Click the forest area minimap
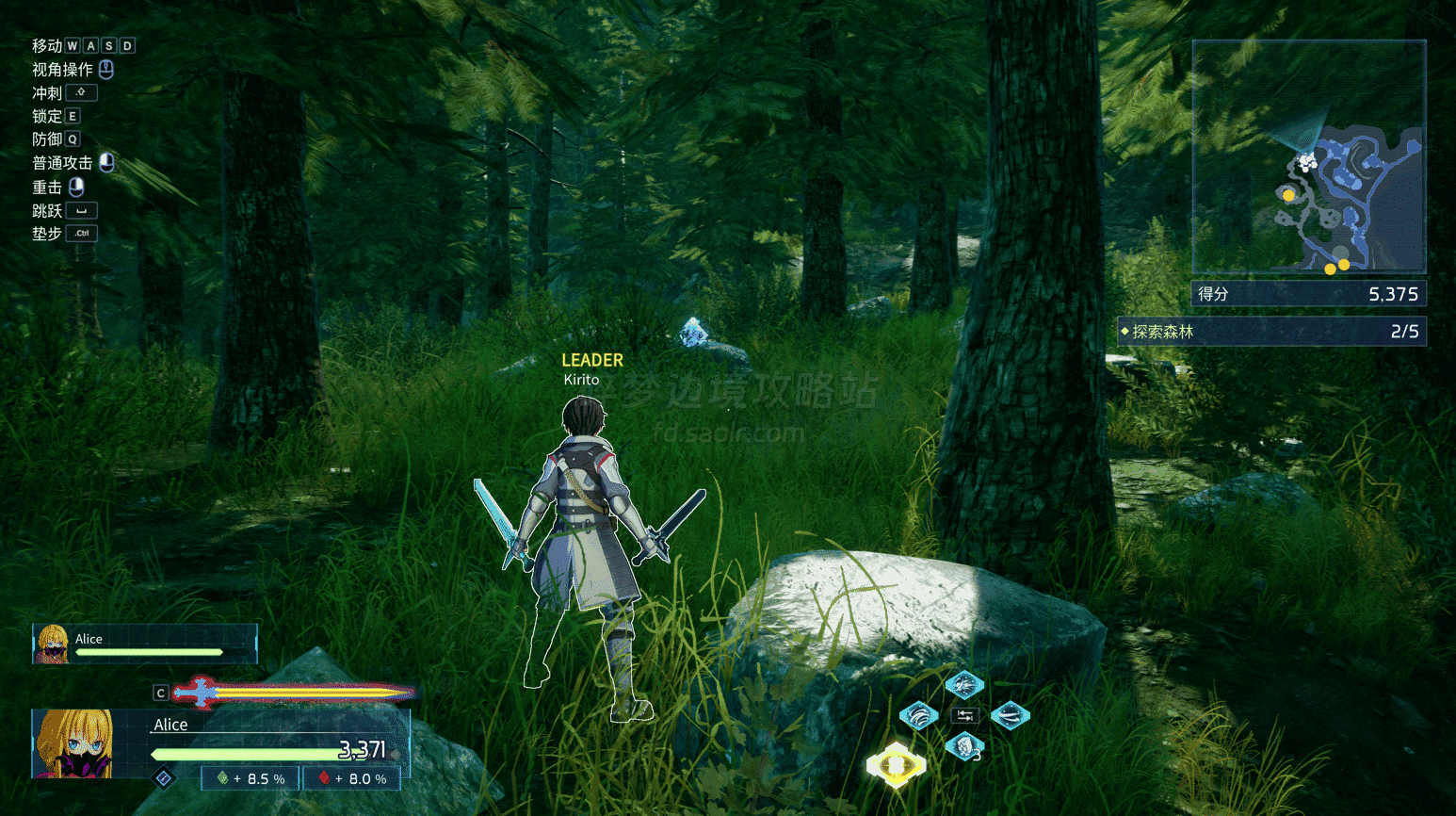The width and height of the screenshot is (1456, 816). [x=1309, y=156]
